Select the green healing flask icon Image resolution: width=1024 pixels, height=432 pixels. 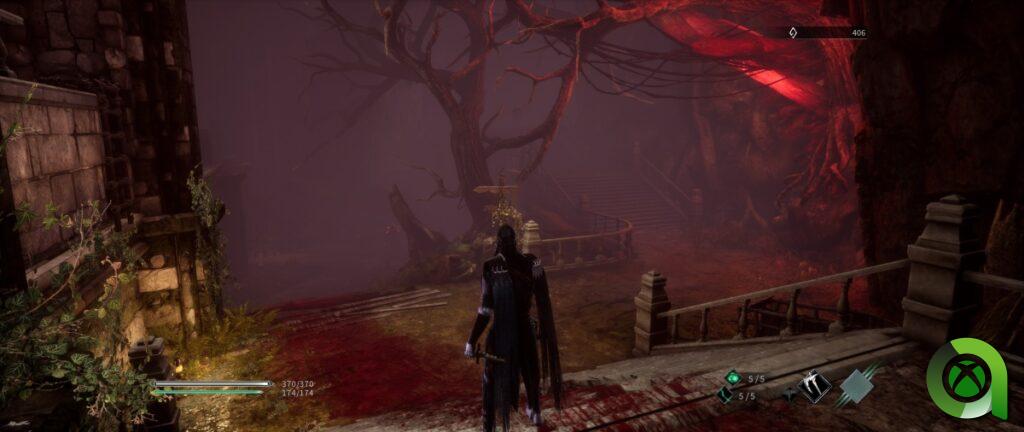(733, 378)
